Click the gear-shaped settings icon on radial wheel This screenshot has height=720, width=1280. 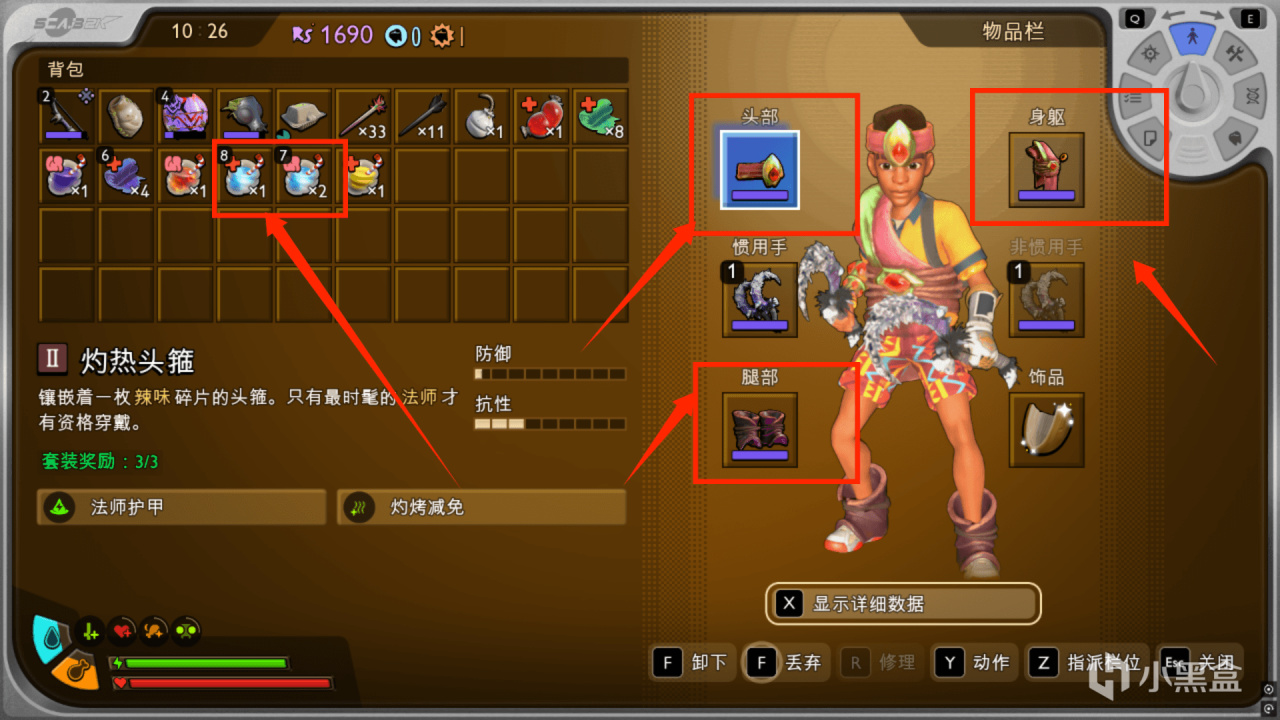[1150, 53]
